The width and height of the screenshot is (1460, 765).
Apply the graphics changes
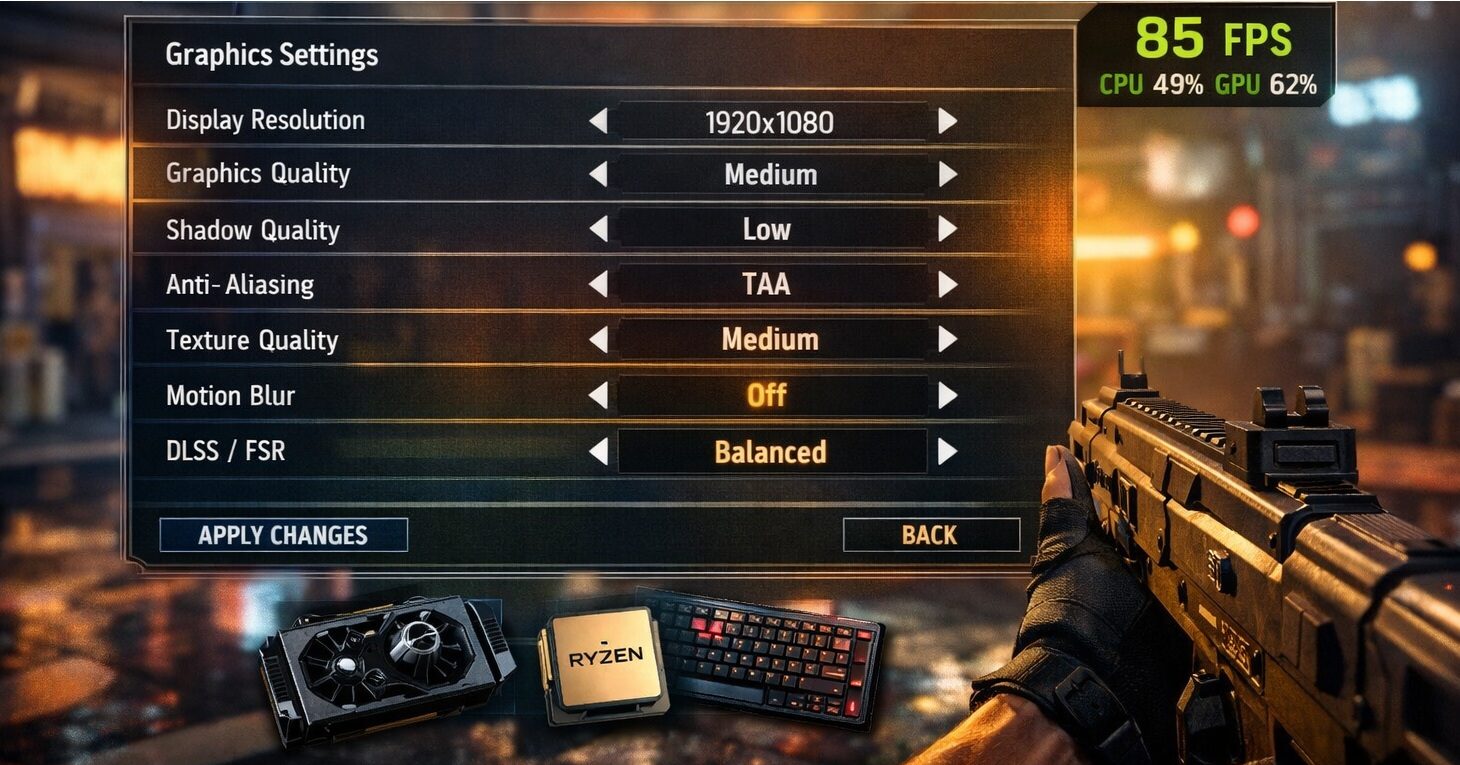(283, 535)
